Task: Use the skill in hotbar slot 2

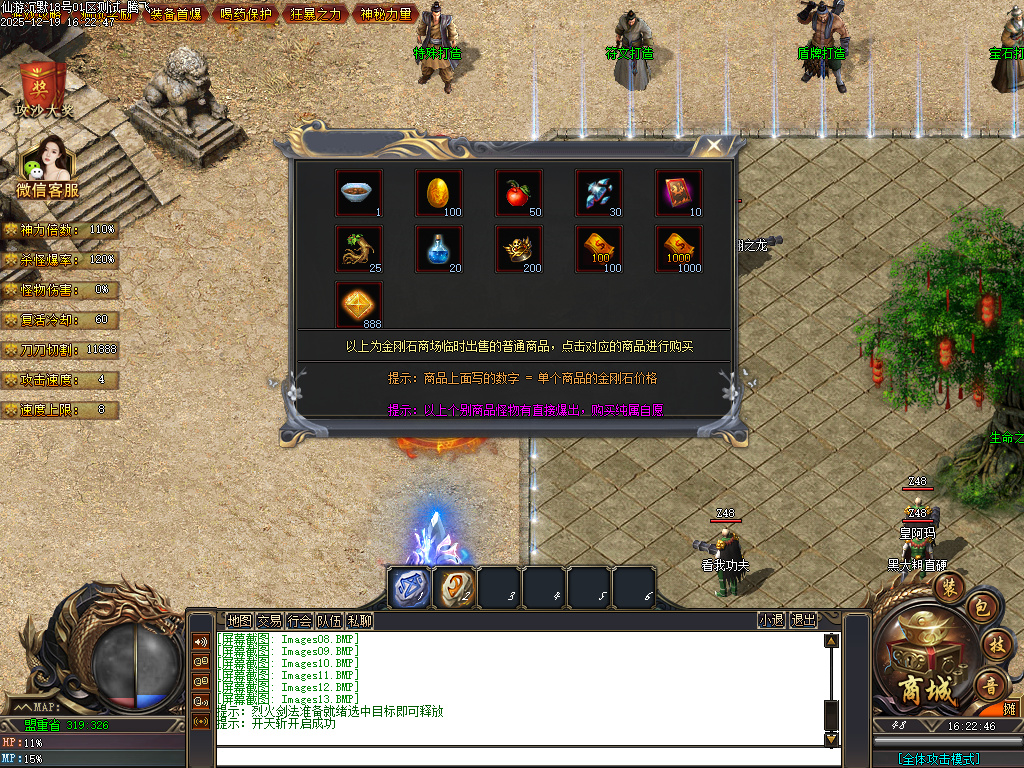Action: point(454,587)
